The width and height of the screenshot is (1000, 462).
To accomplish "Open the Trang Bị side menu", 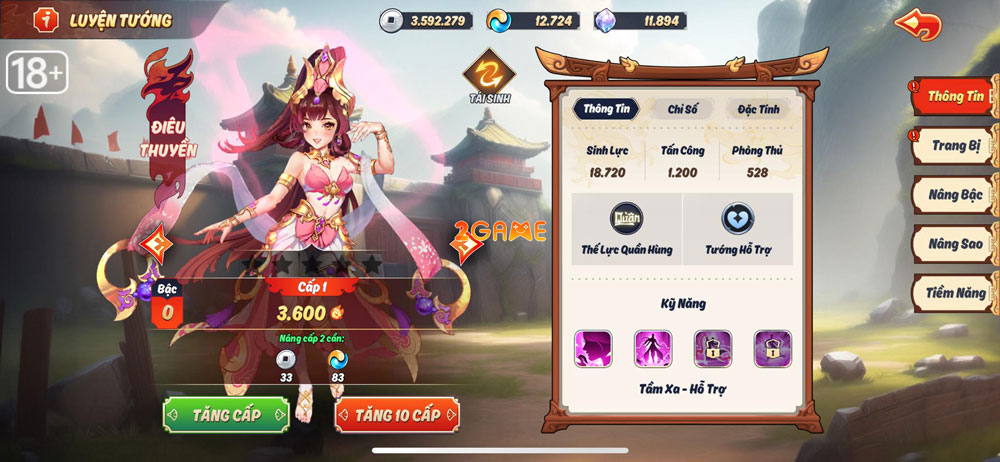I will [954, 145].
